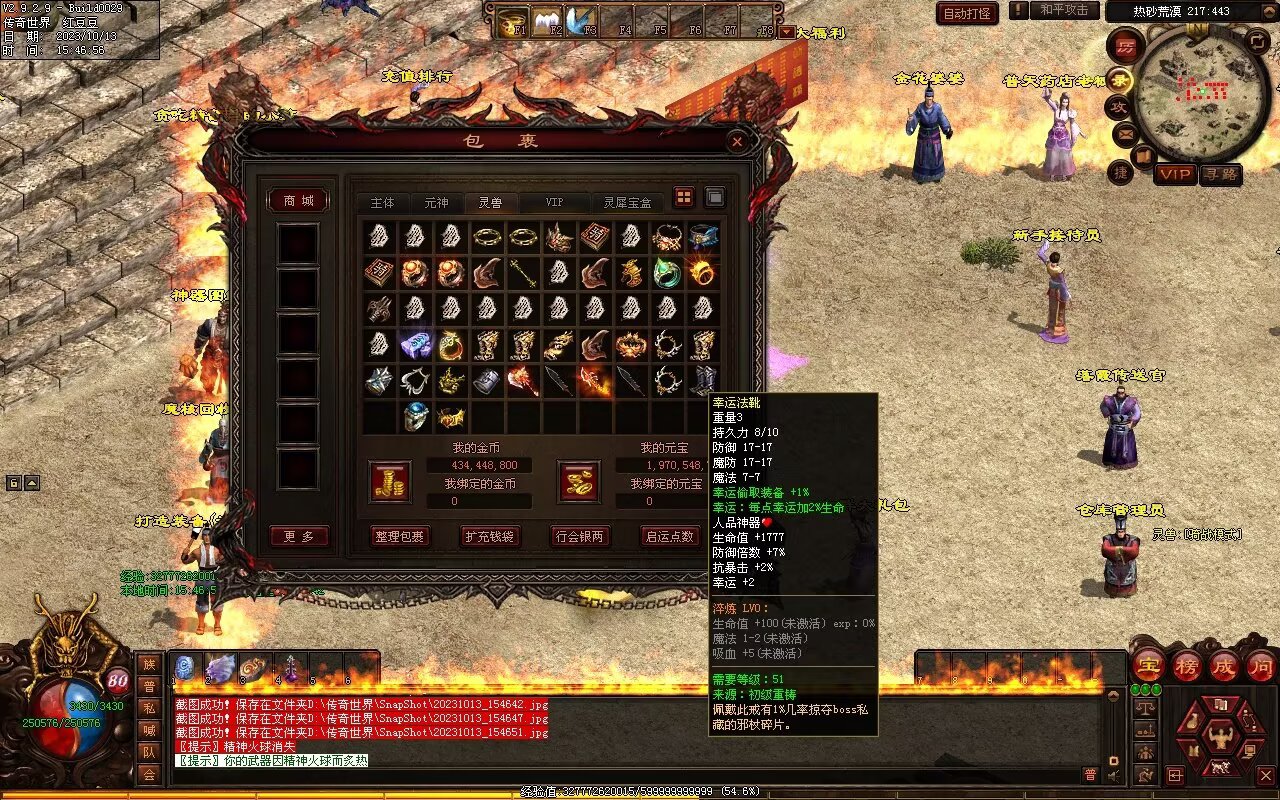The width and height of the screenshot is (1280, 800).
Task: Click the 扩充钱袋 button
Action: tap(489, 536)
